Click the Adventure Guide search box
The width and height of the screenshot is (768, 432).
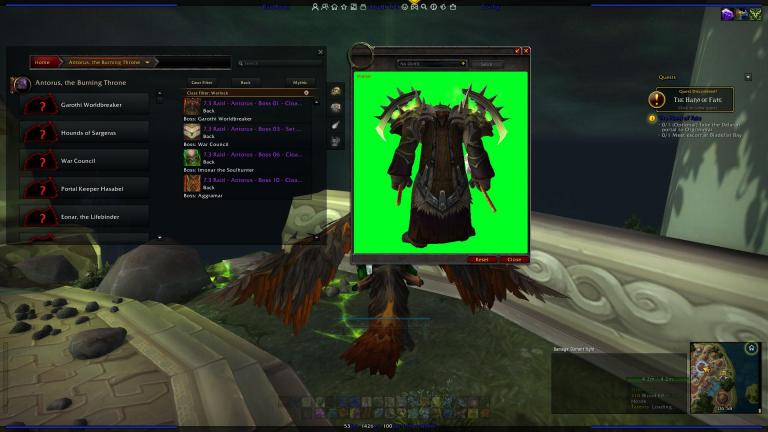(x=278, y=63)
